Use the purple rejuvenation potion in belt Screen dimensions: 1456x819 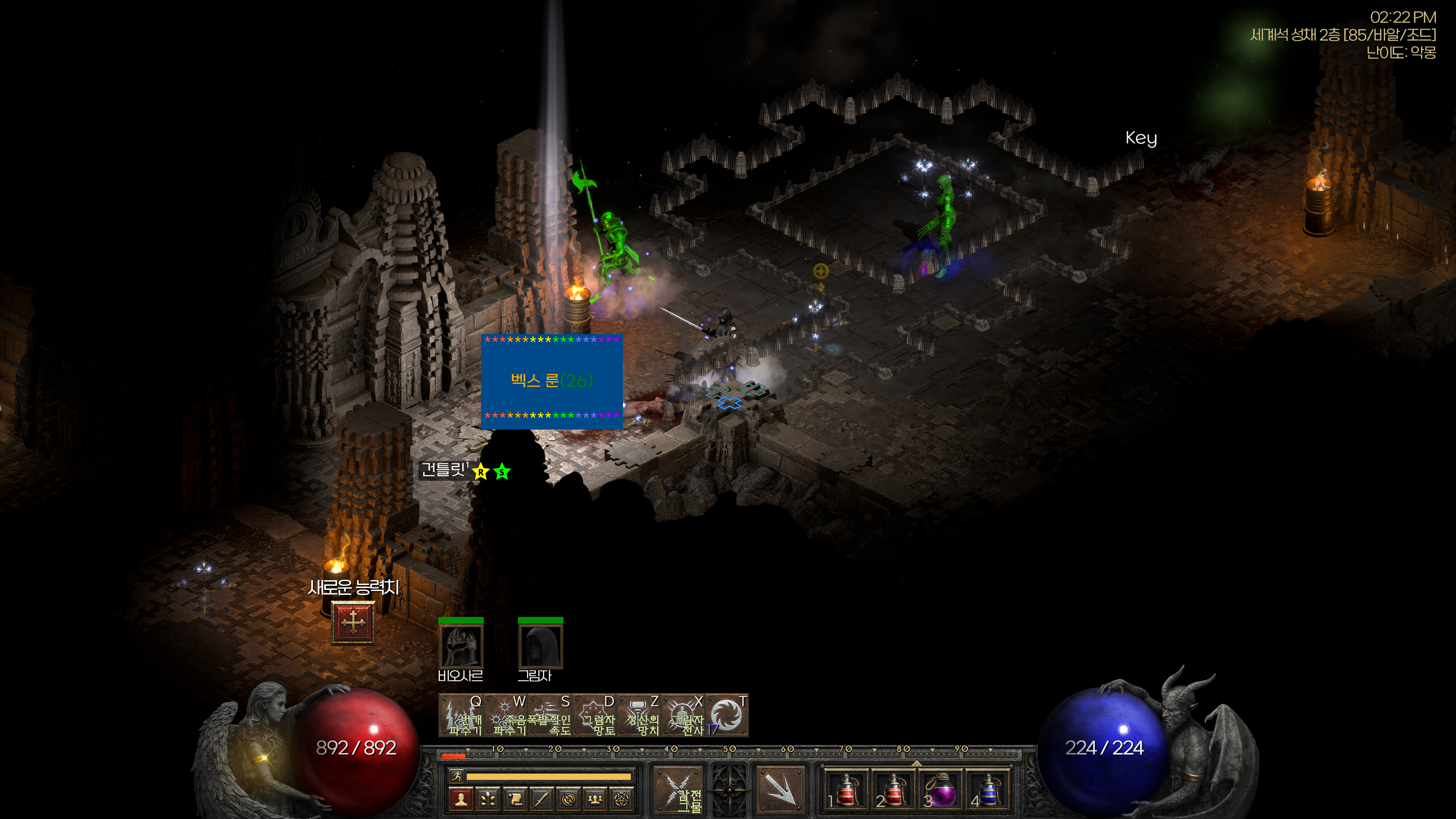pos(940,789)
